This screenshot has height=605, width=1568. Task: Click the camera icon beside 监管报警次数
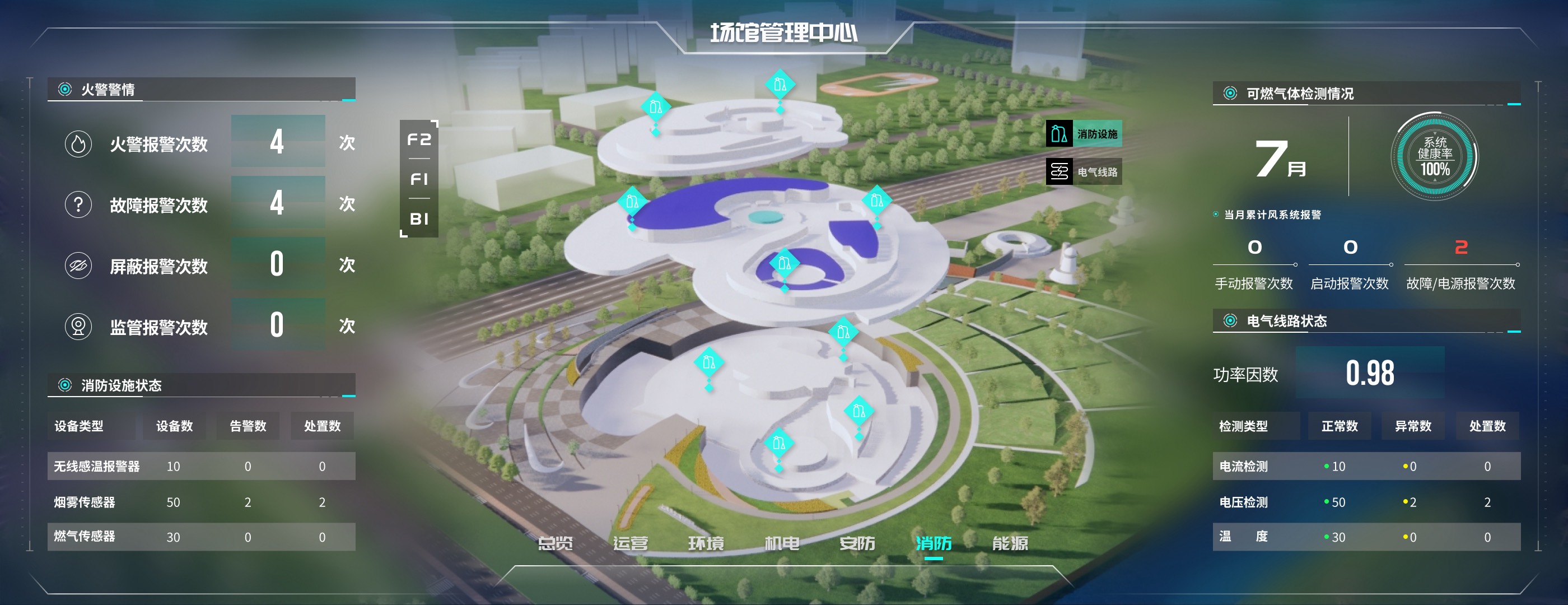tap(78, 325)
